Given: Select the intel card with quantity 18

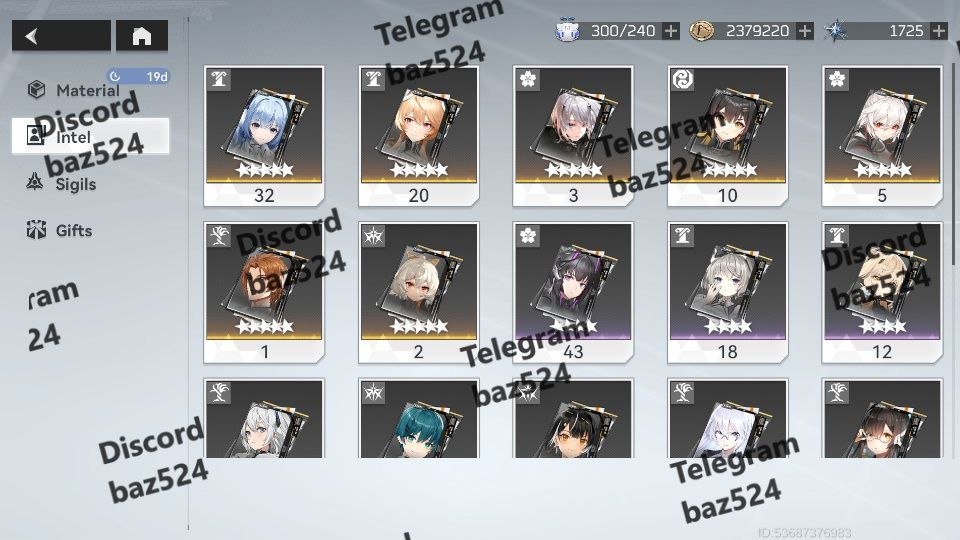Looking at the screenshot, I should 727,291.
